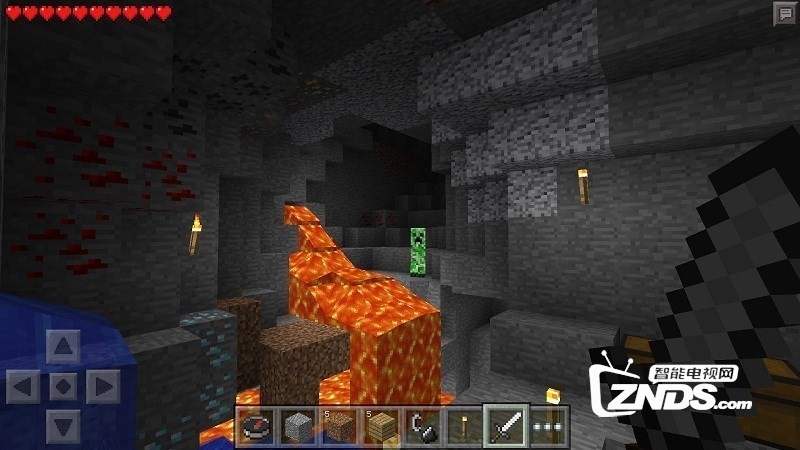Screen dimensions: 800x450
Task: Open inventory with the three-dots button
Action: tap(548, 426)
